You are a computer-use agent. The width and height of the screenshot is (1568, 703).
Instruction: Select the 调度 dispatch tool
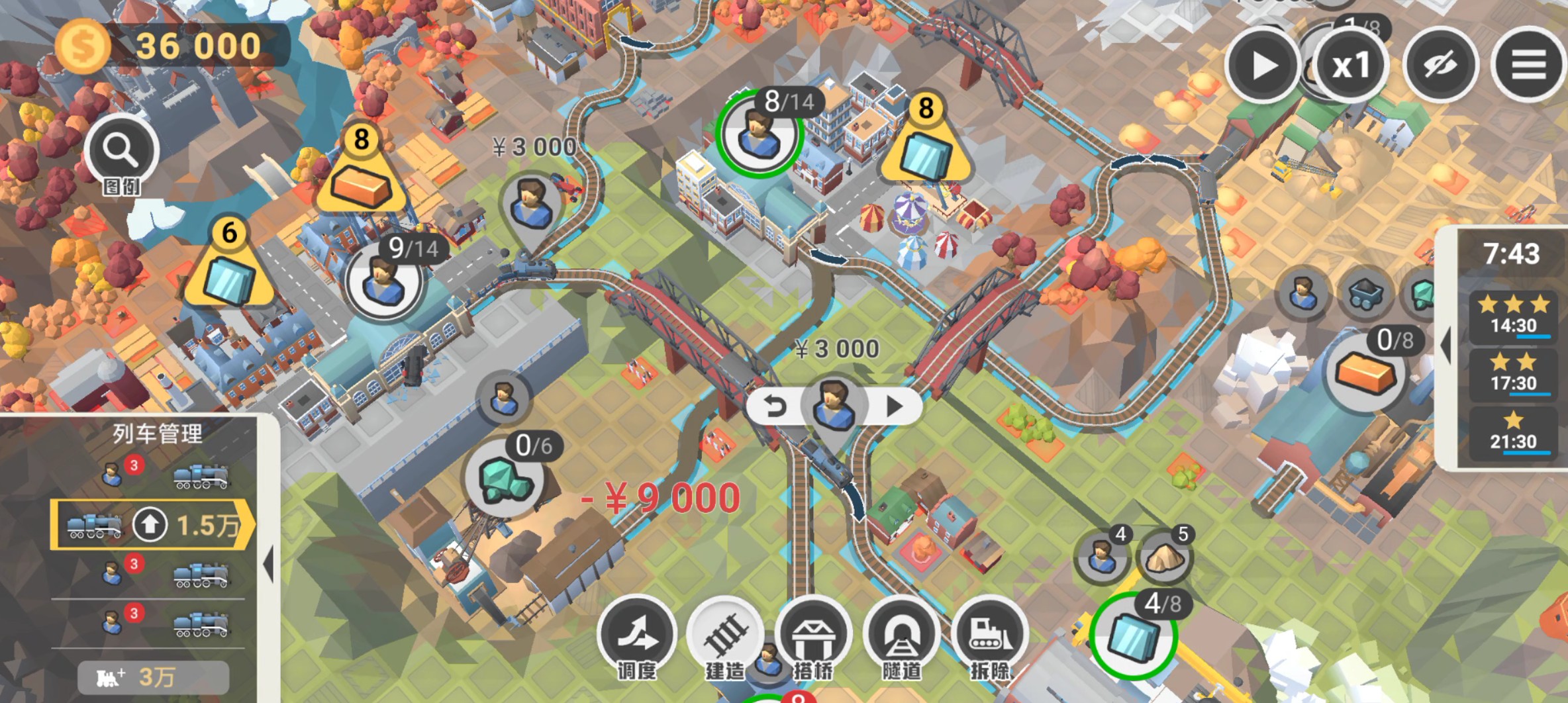[x=637, y=634]
